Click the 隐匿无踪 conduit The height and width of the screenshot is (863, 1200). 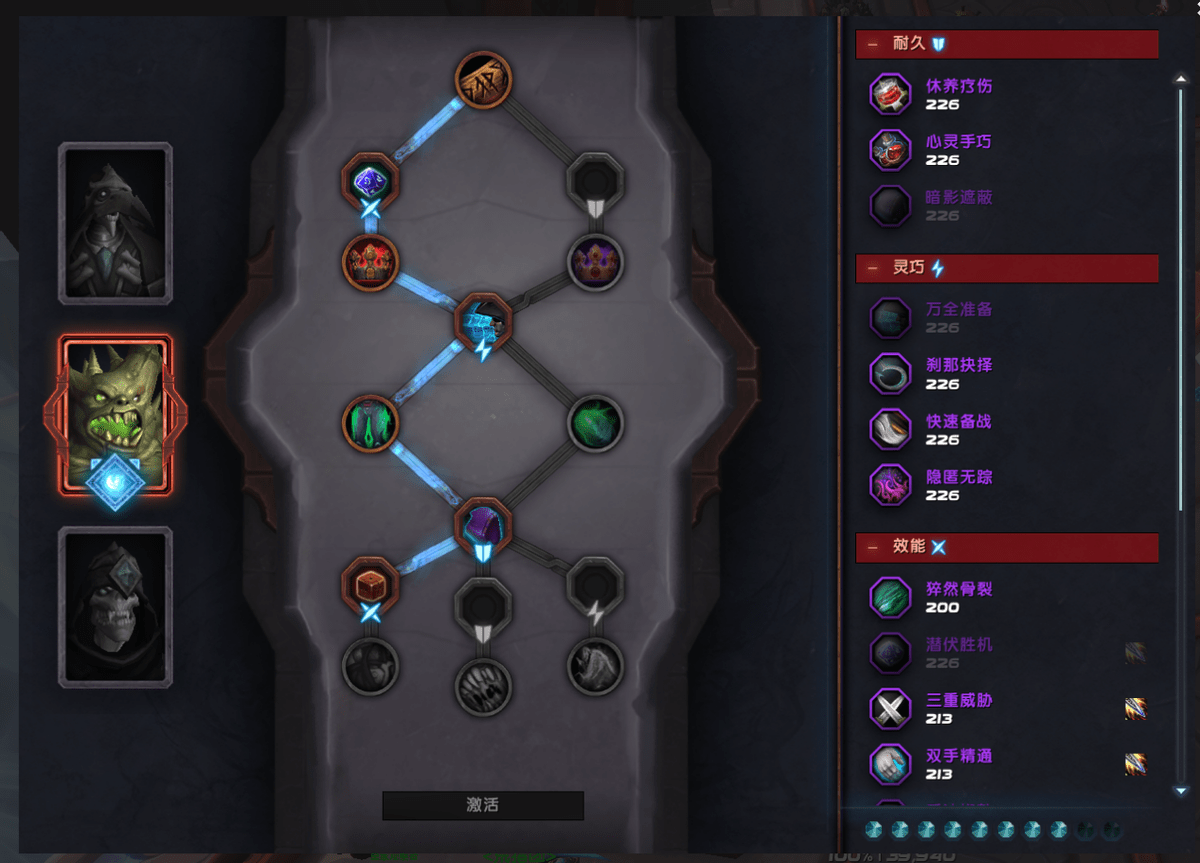(x=889, y=485)
